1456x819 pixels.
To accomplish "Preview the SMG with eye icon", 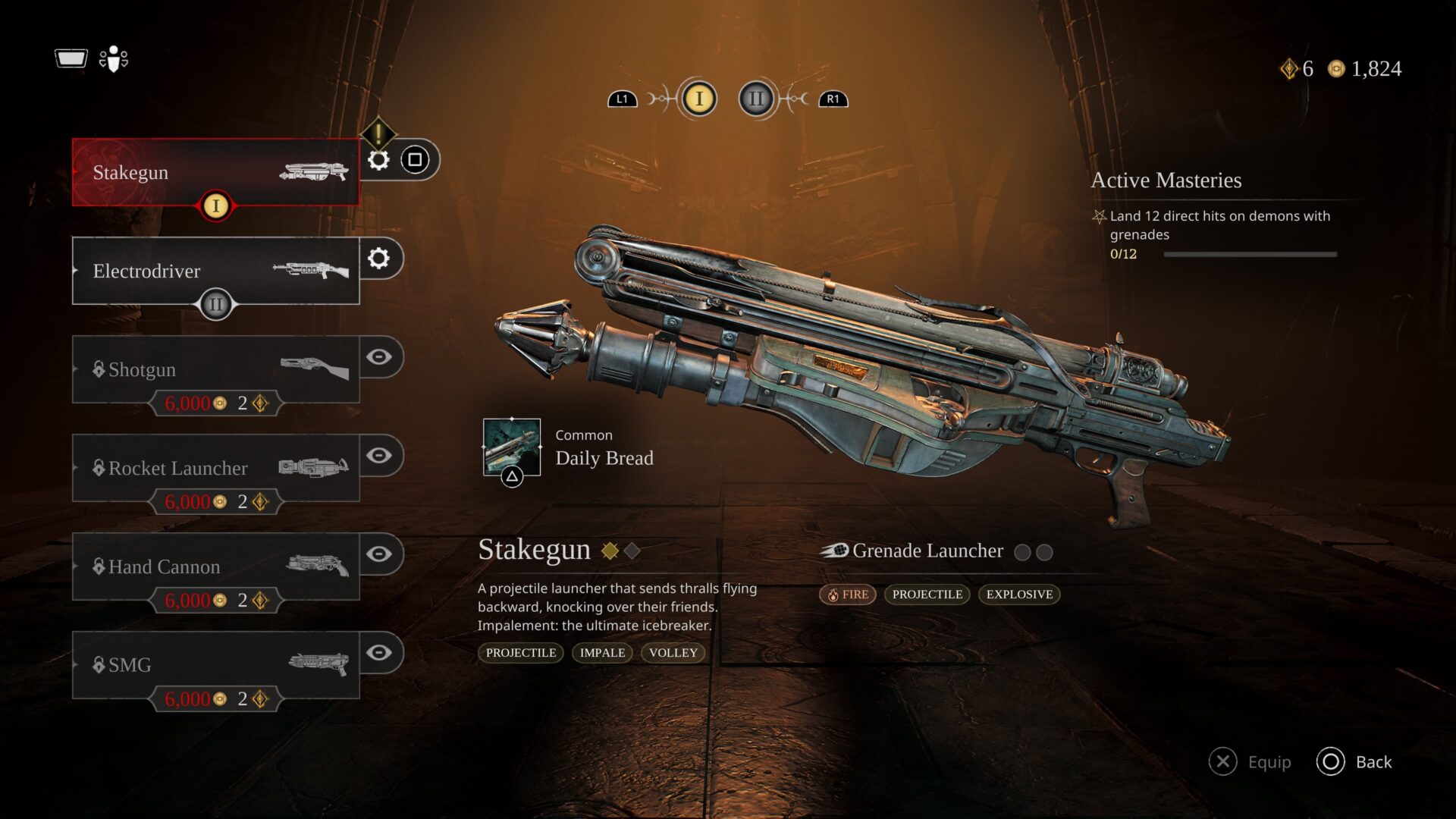I will pyautogui.click(x=379, y=653).
